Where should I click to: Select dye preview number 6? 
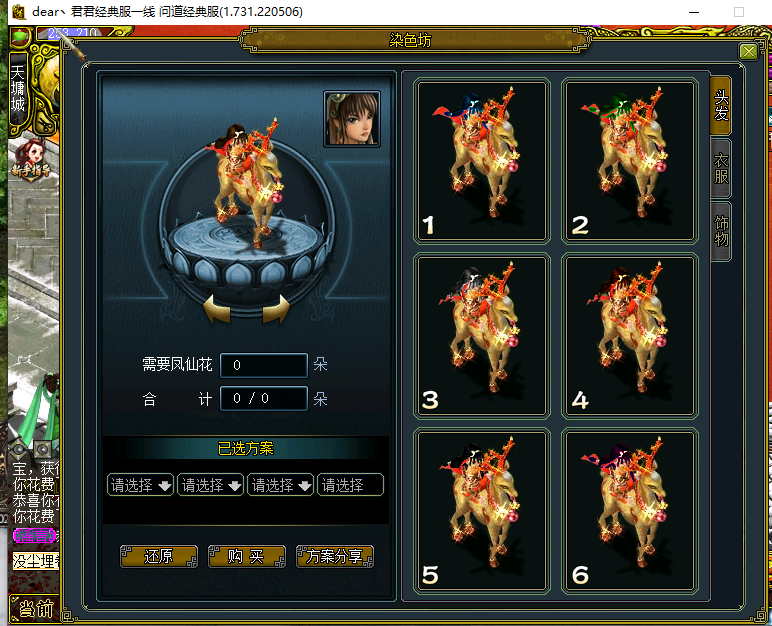click(629, 511)
